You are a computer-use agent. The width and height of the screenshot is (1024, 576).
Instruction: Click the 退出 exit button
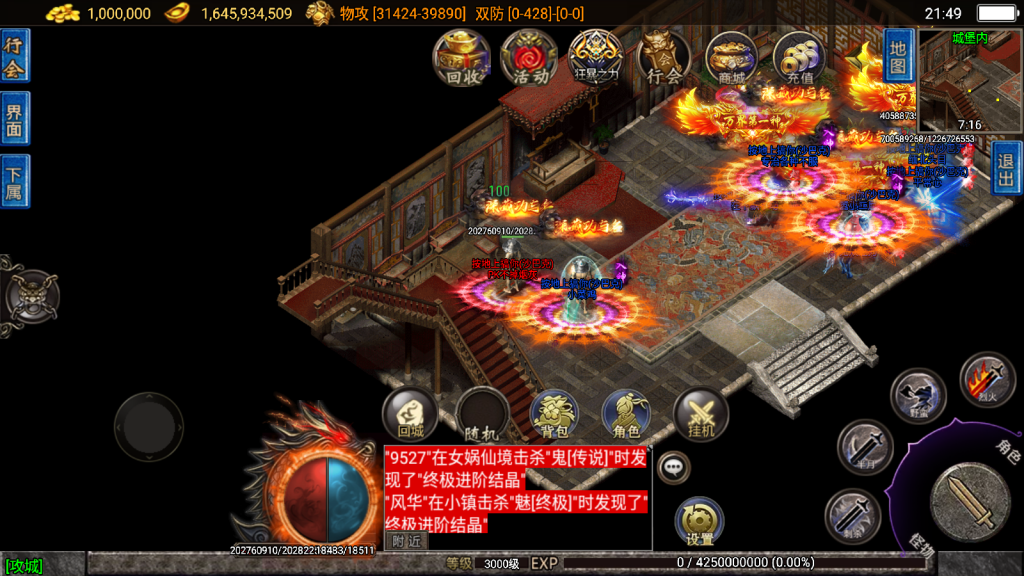click(x=1007, y=168)
